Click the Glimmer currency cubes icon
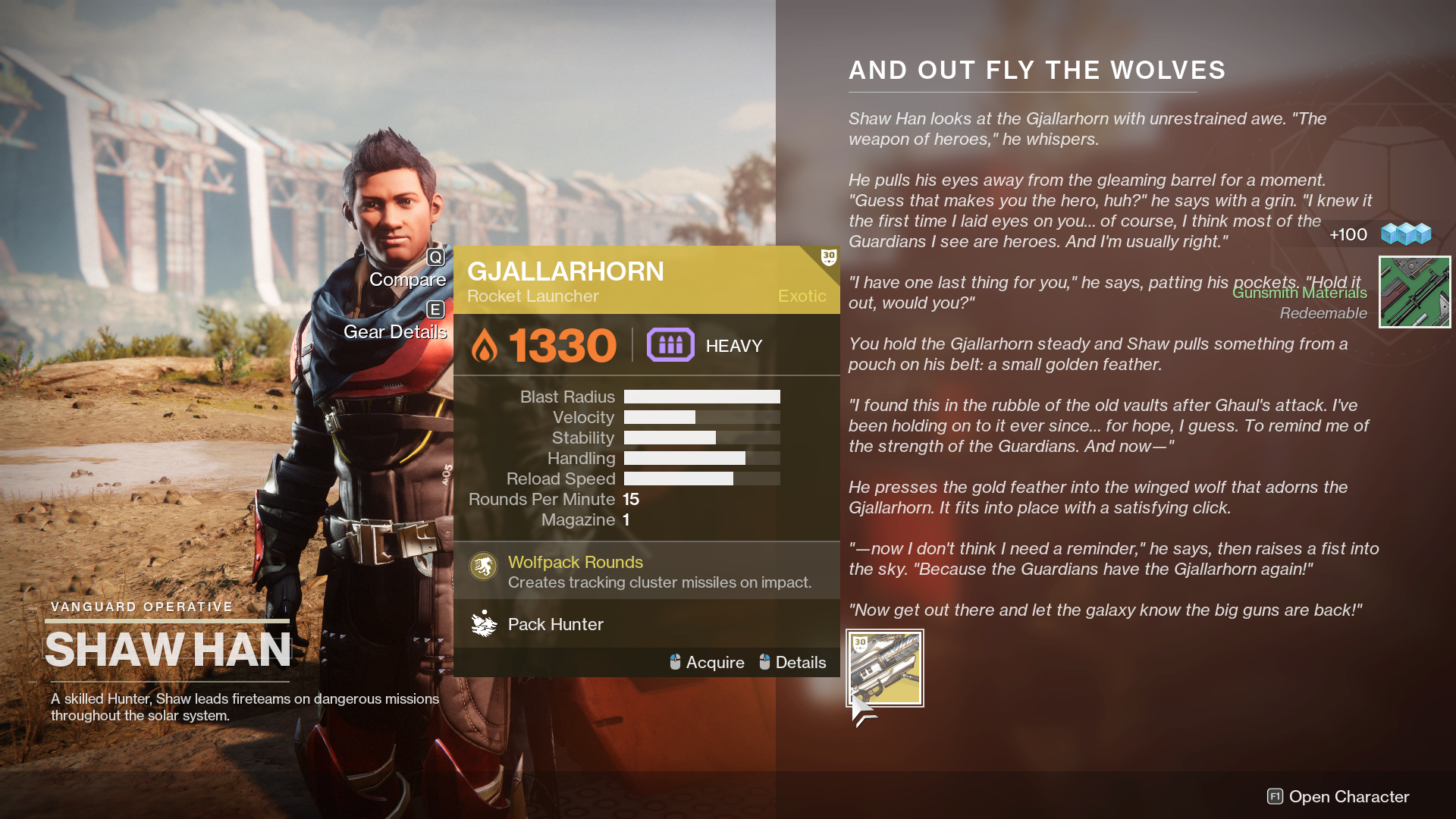This screenshot has height=819, width=1456. pyautogui.click(x=1407, y=234)
